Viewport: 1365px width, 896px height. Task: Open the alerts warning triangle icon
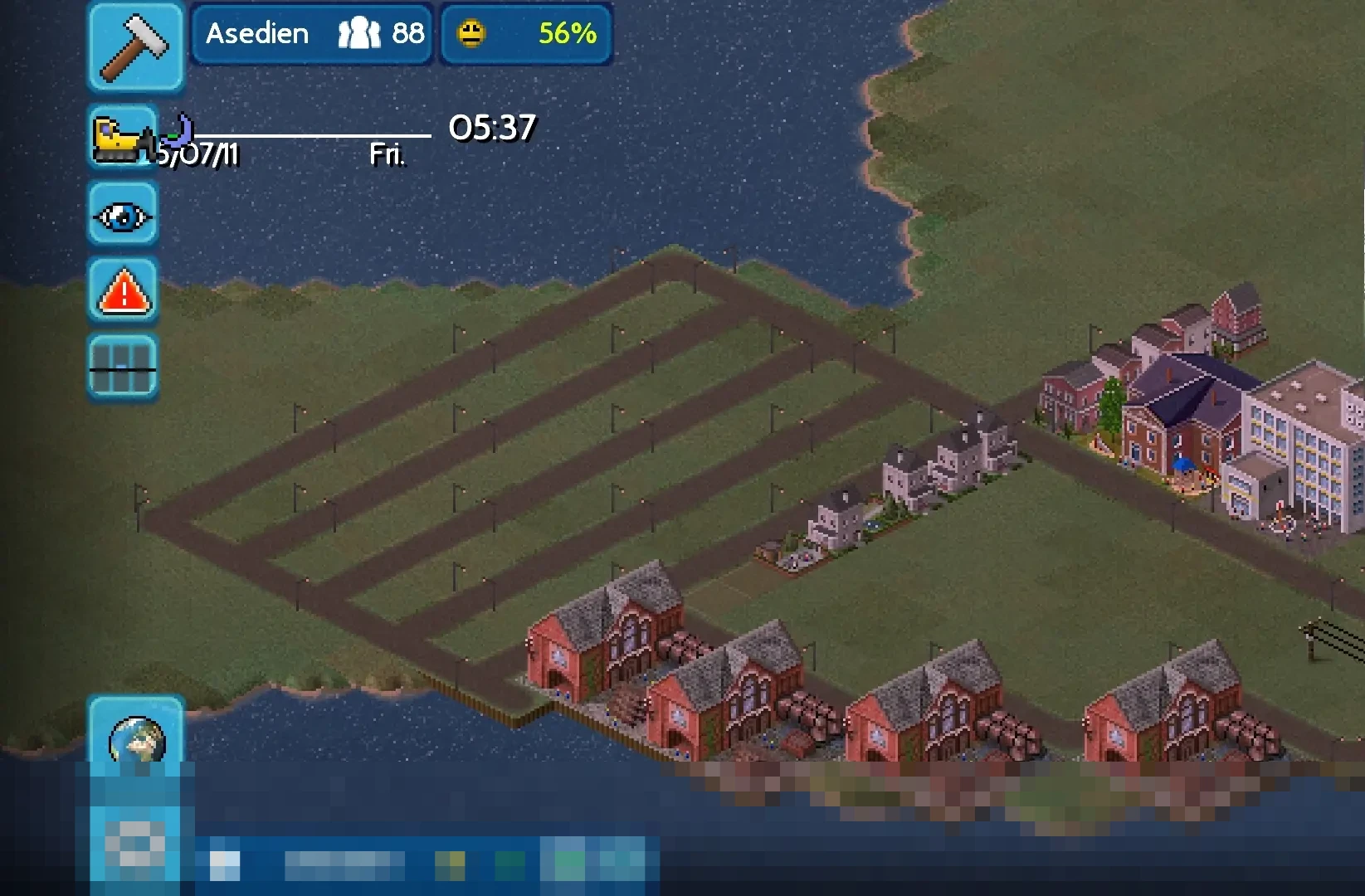[123, 291]
